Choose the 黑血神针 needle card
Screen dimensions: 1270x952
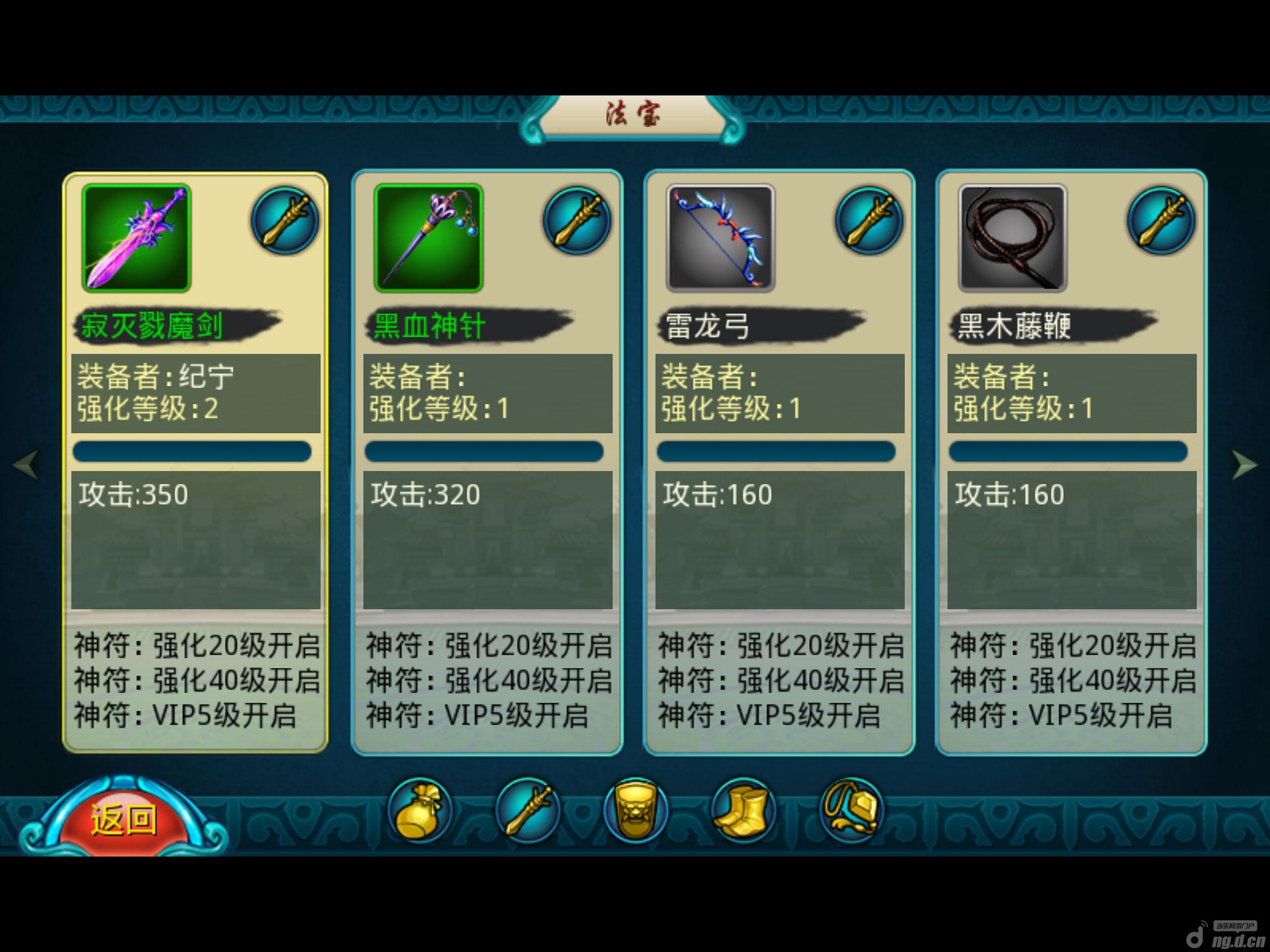487,462
